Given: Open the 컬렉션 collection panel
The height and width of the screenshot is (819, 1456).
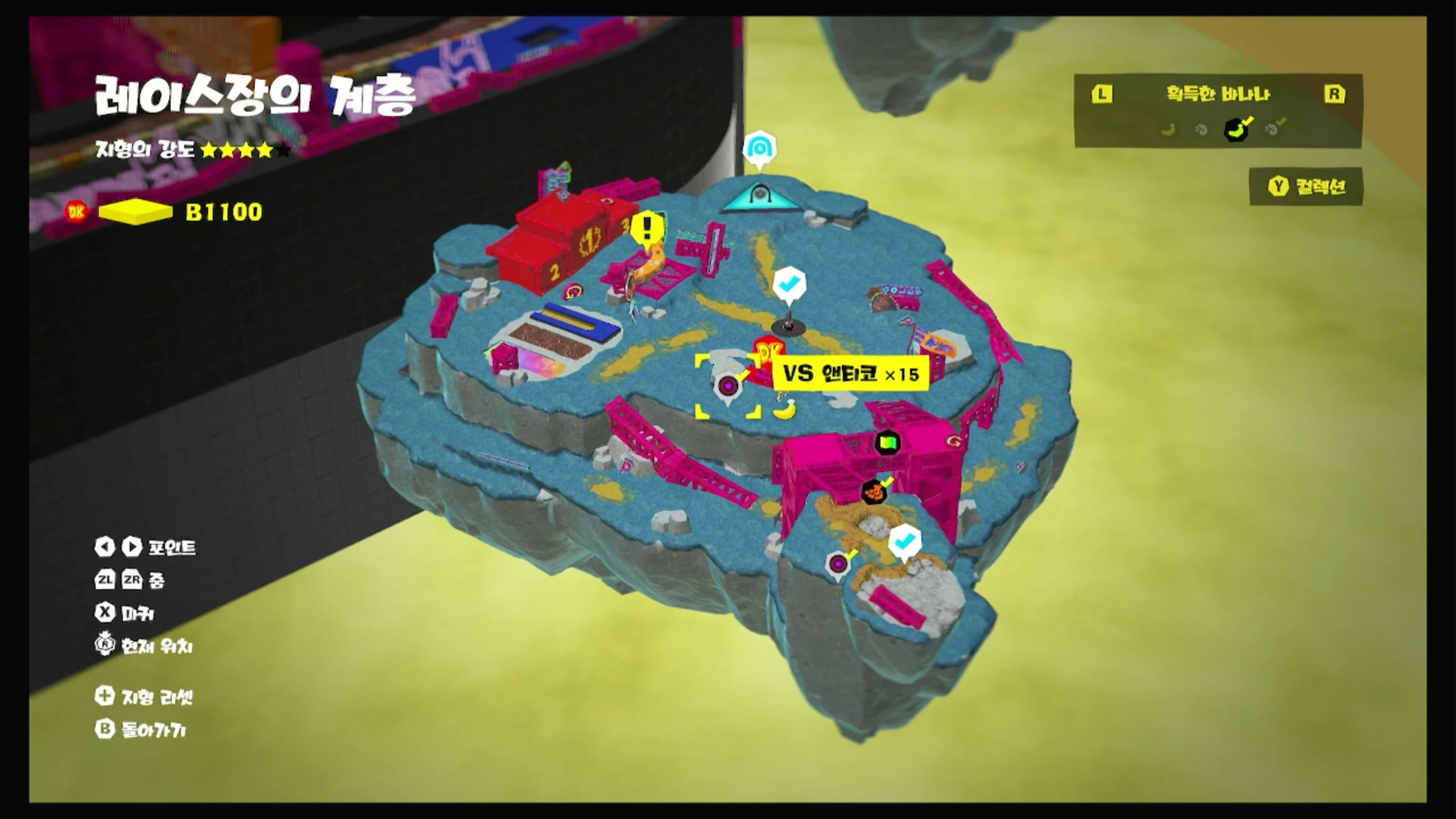Looking at the screenshot, I should 1306,187.
